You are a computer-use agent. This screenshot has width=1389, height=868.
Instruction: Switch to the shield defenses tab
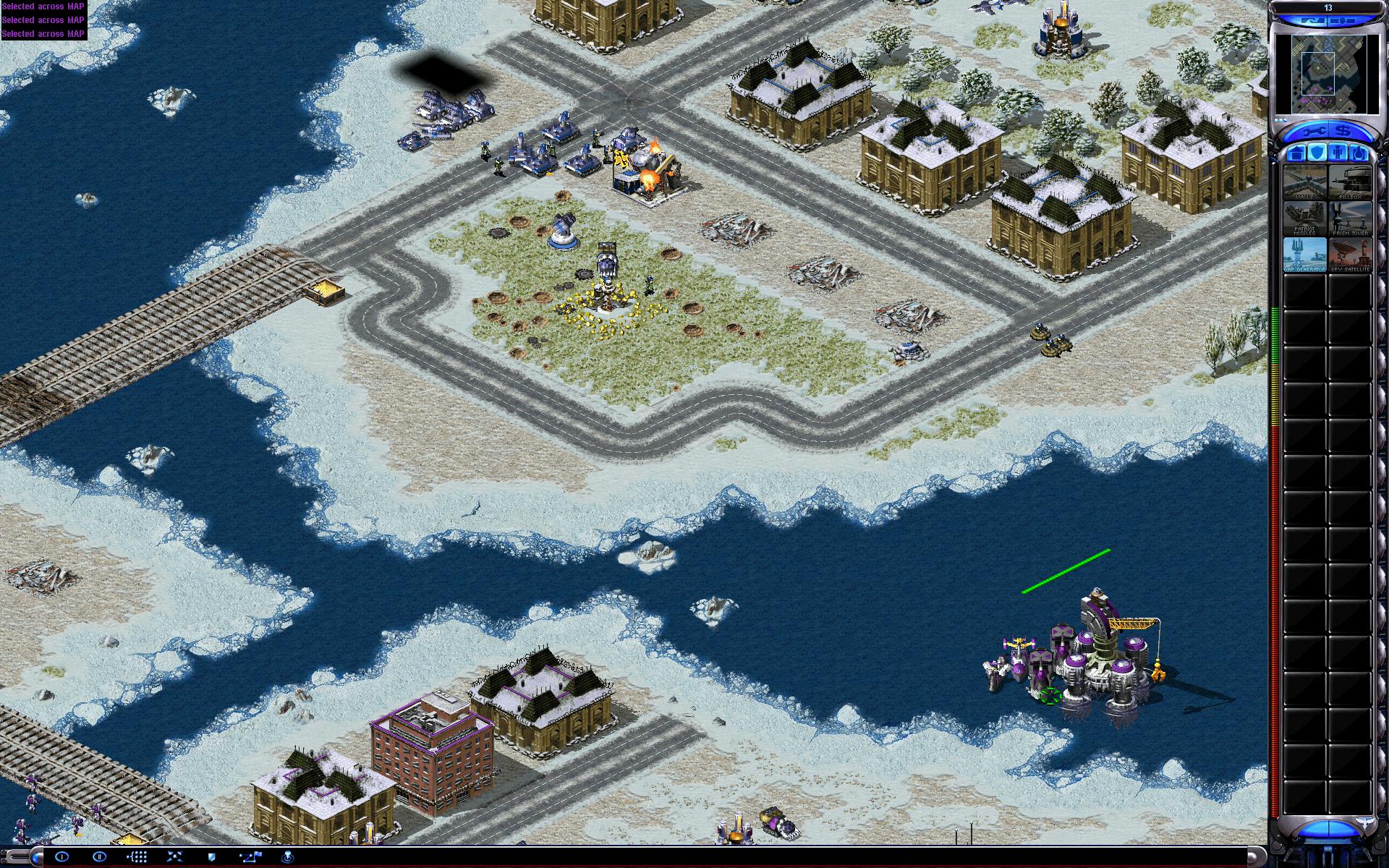[1318, 153]
